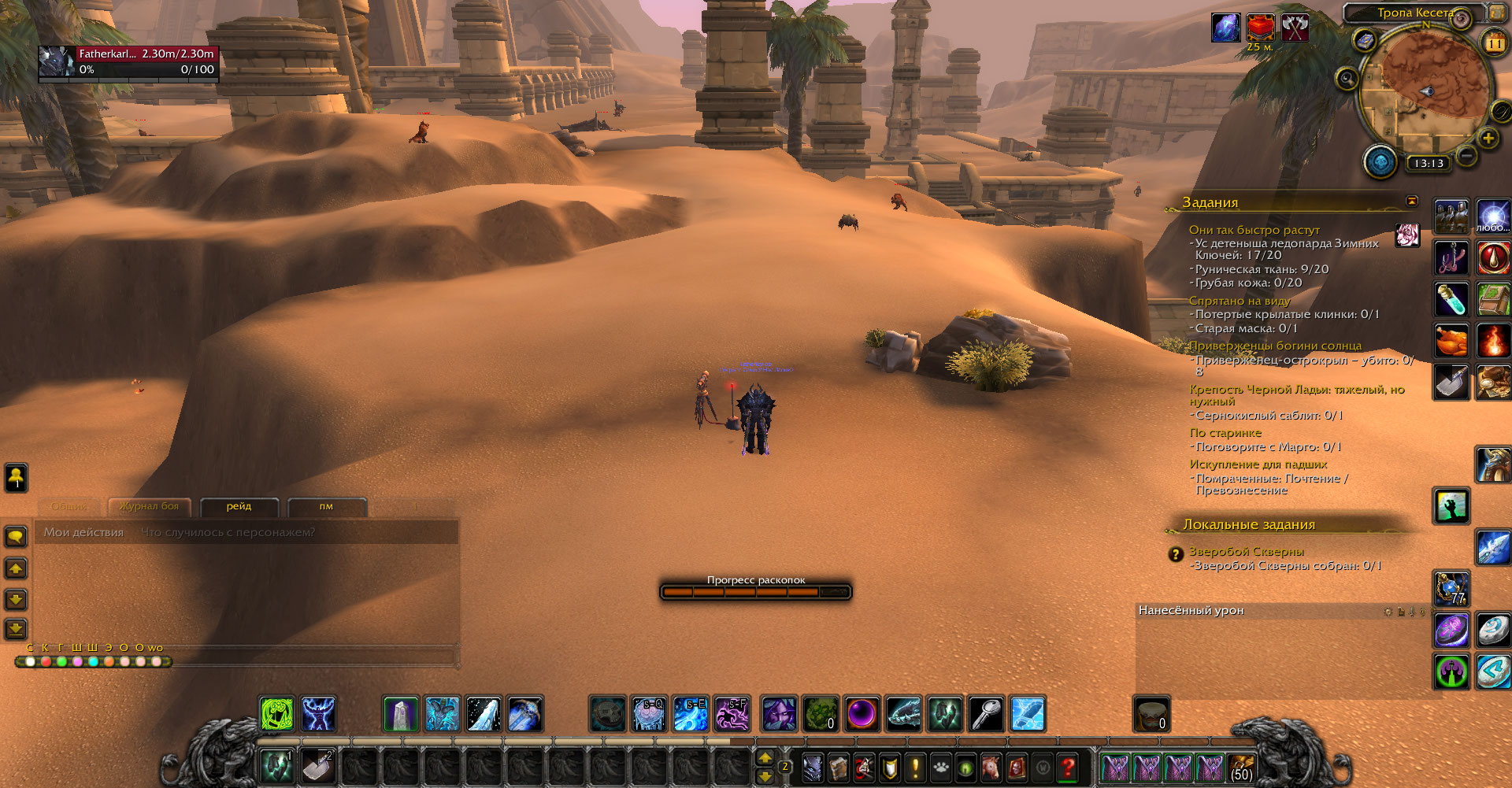Open the friends list yellow figure button

click(x=16, y=476)
